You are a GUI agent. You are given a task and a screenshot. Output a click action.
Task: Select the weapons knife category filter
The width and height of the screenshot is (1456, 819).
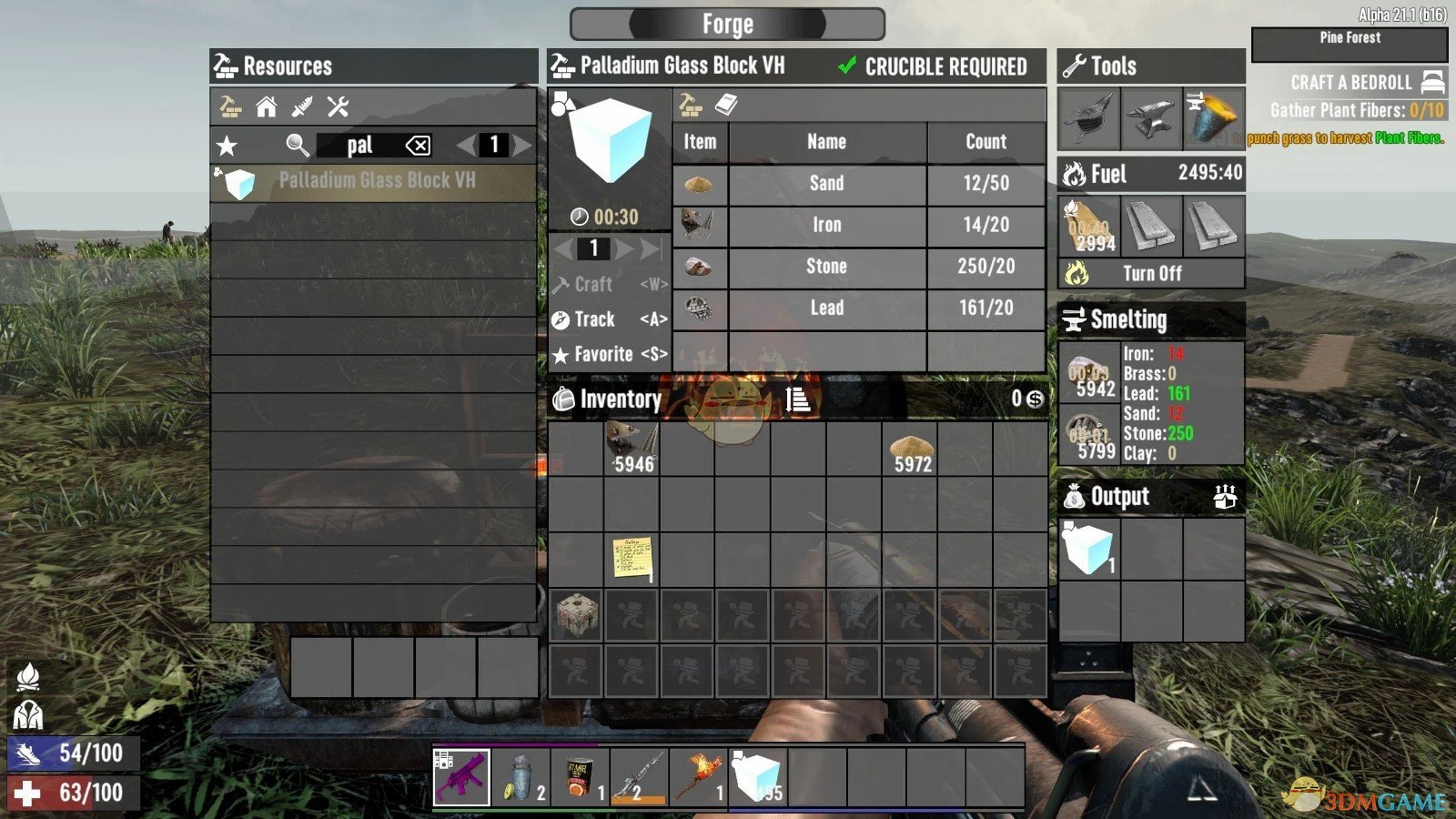301,107
